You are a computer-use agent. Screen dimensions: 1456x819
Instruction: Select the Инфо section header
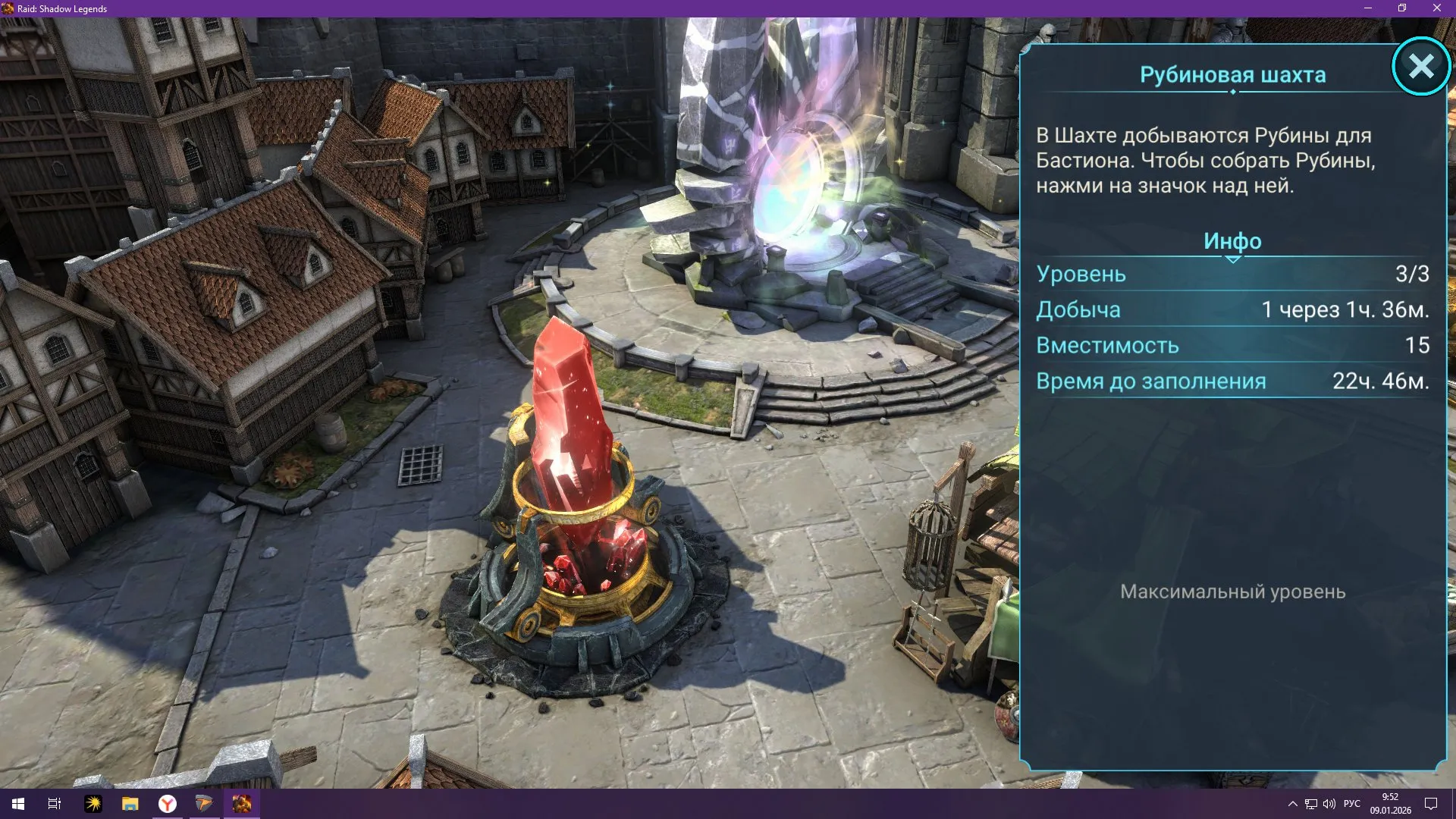click(1232, 241)
